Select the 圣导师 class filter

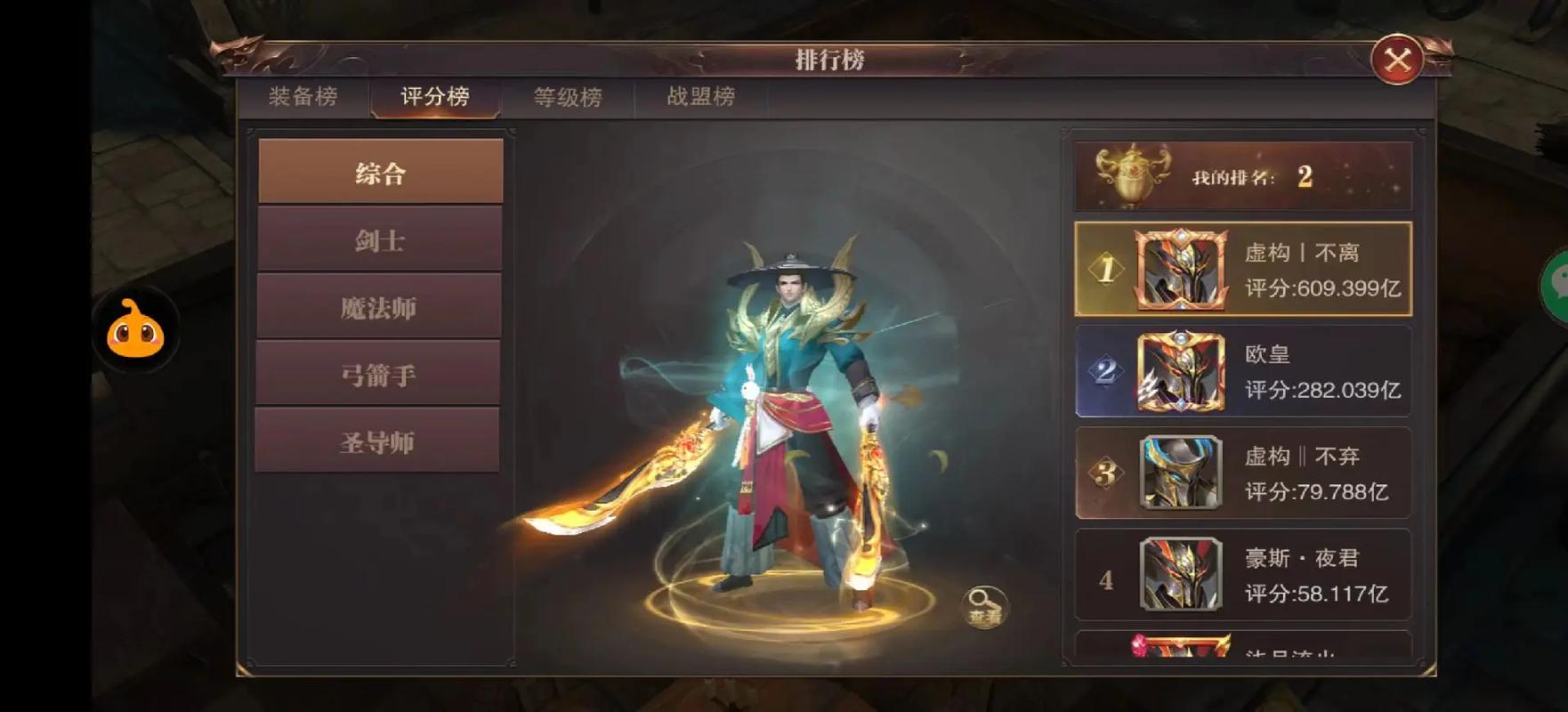[380, 440]
